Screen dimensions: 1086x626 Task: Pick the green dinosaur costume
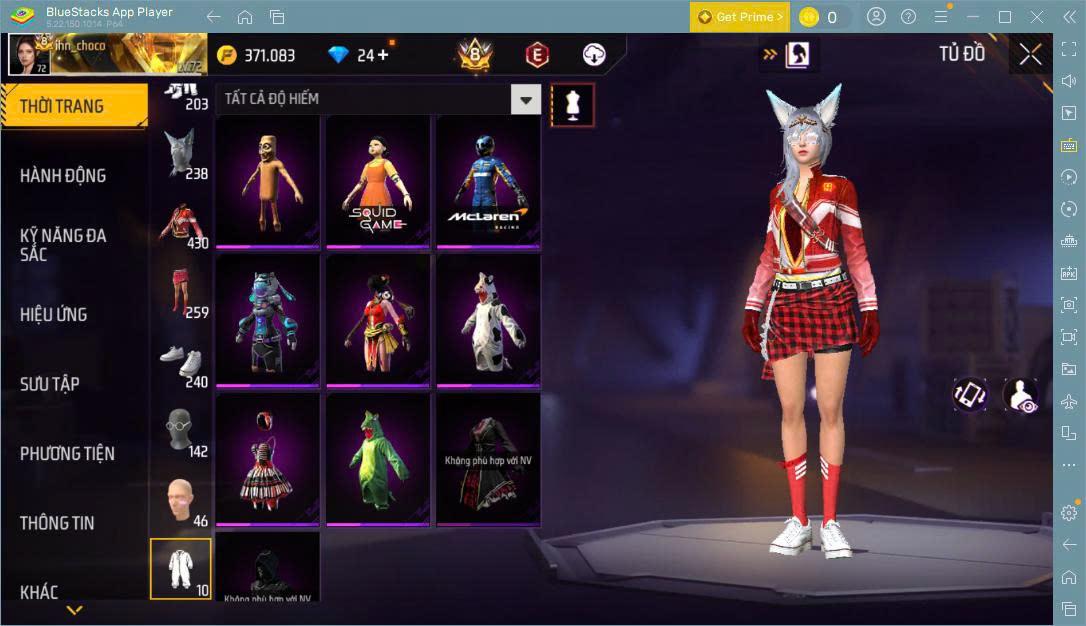pos(378,459)
